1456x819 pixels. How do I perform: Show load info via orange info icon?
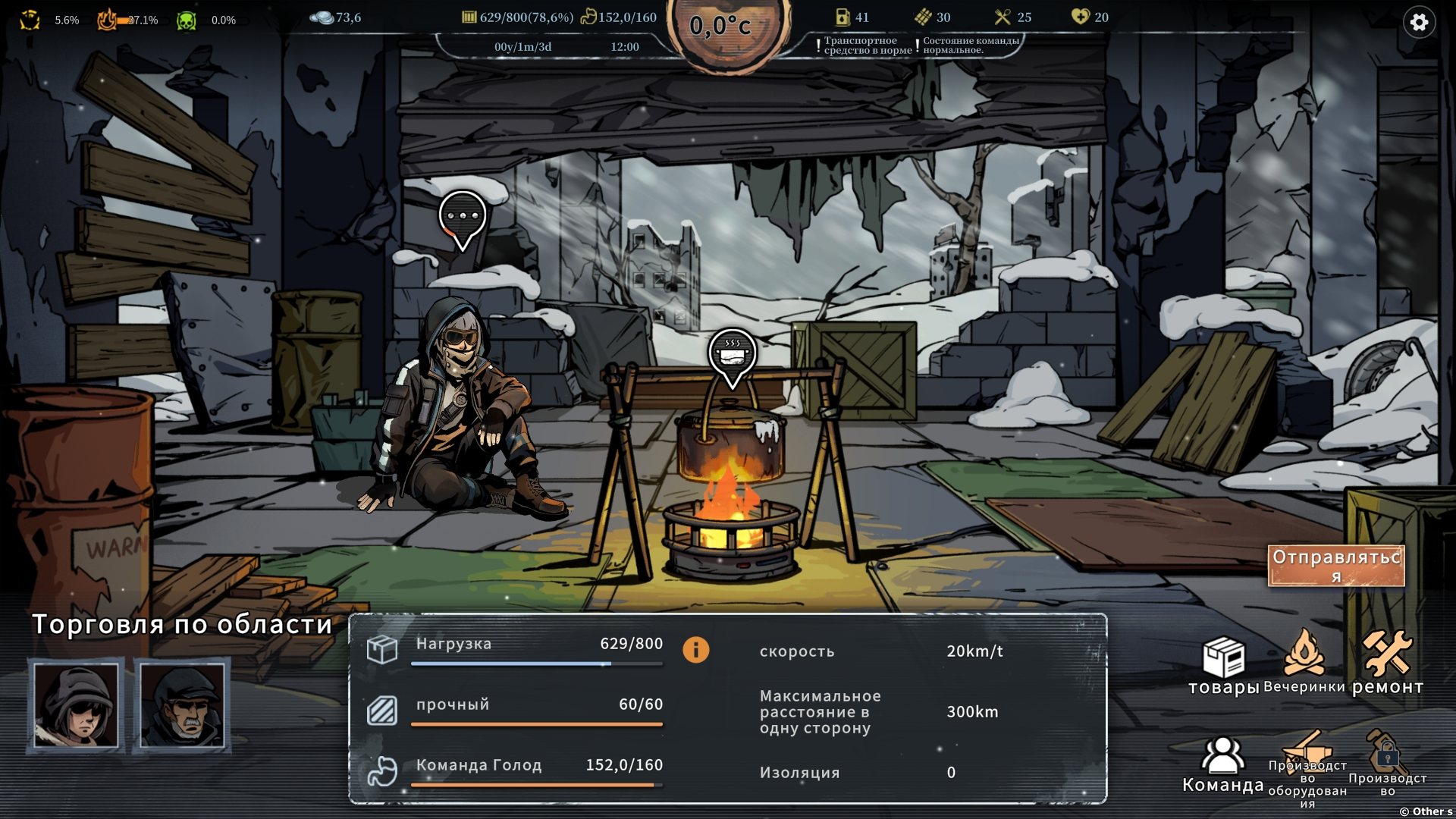695,650
